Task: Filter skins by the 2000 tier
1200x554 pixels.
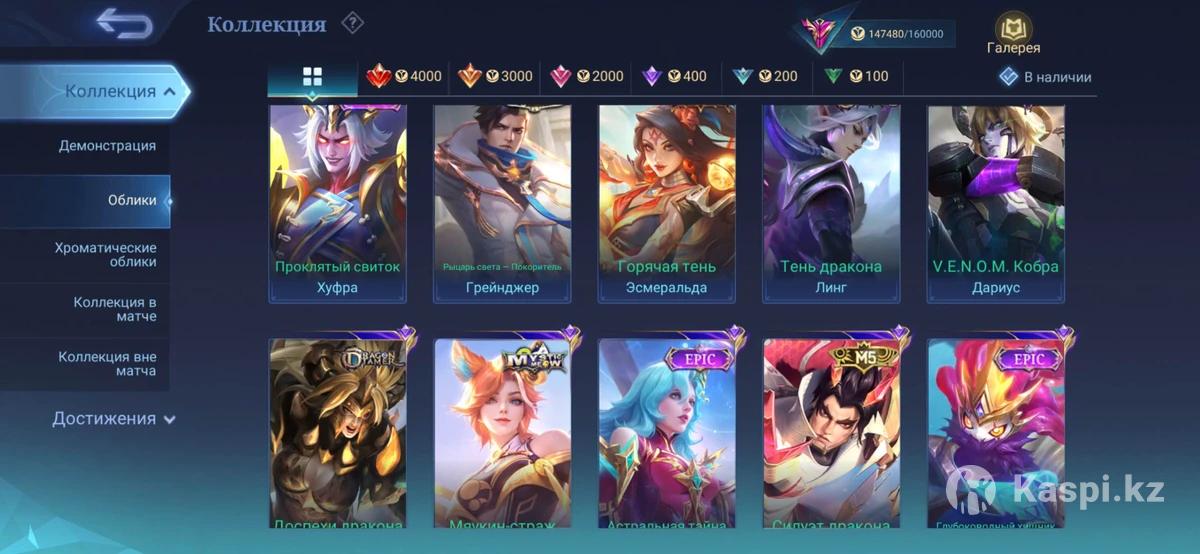Action: click(587, 77)
